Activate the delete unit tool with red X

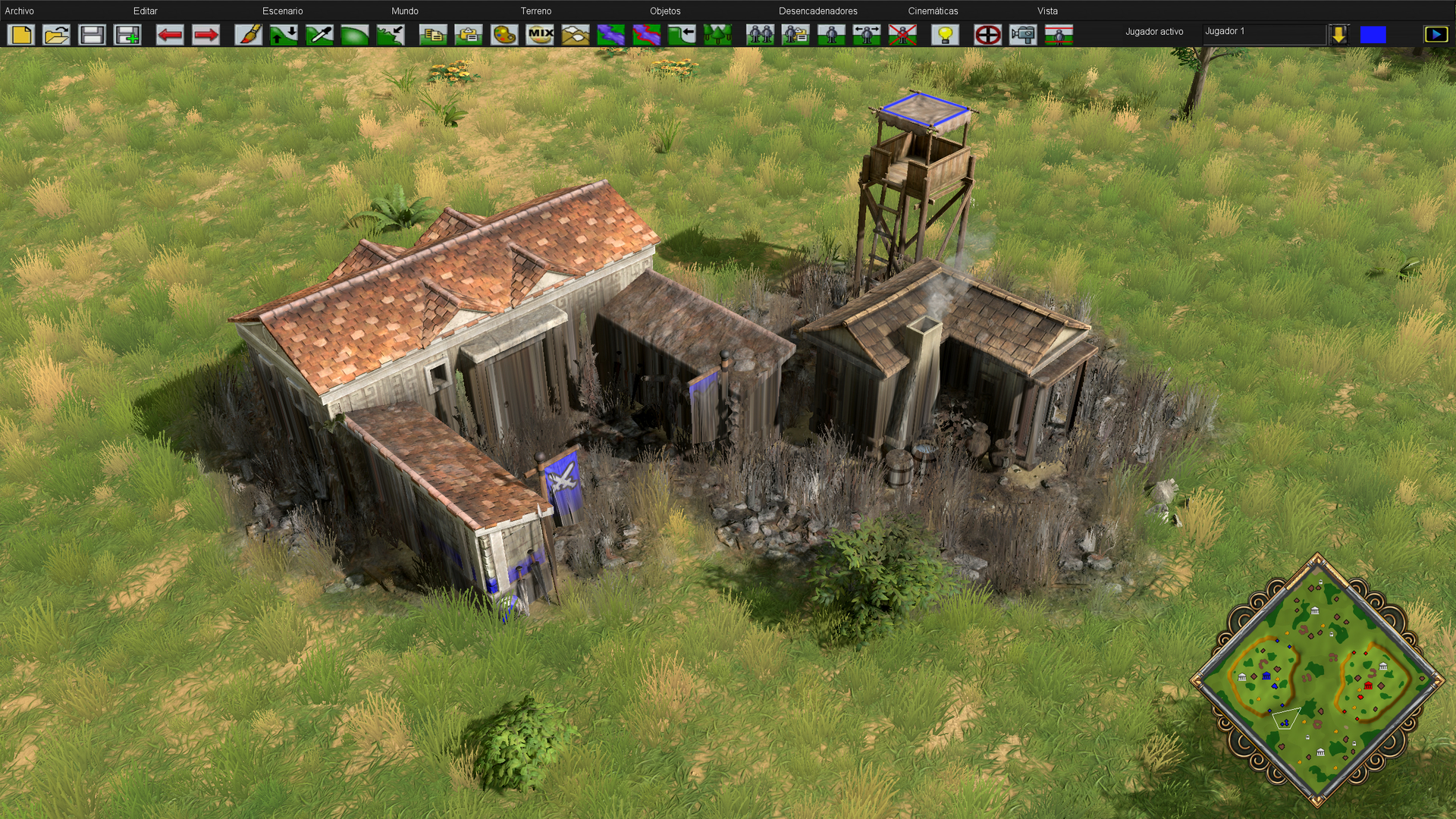click(902, 35)
